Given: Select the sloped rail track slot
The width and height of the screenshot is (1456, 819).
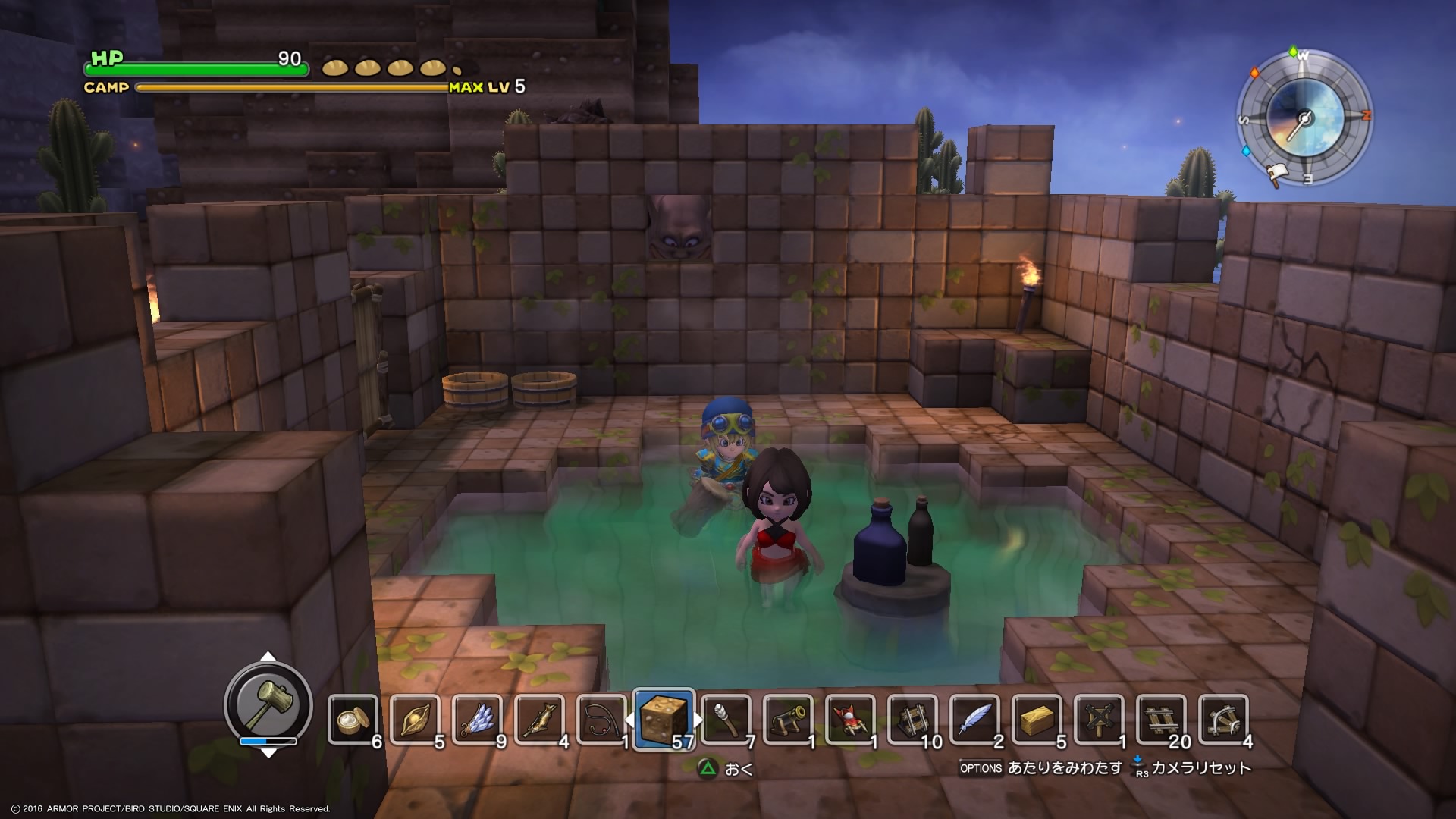Looking at the screenshot, I should 912,719.
